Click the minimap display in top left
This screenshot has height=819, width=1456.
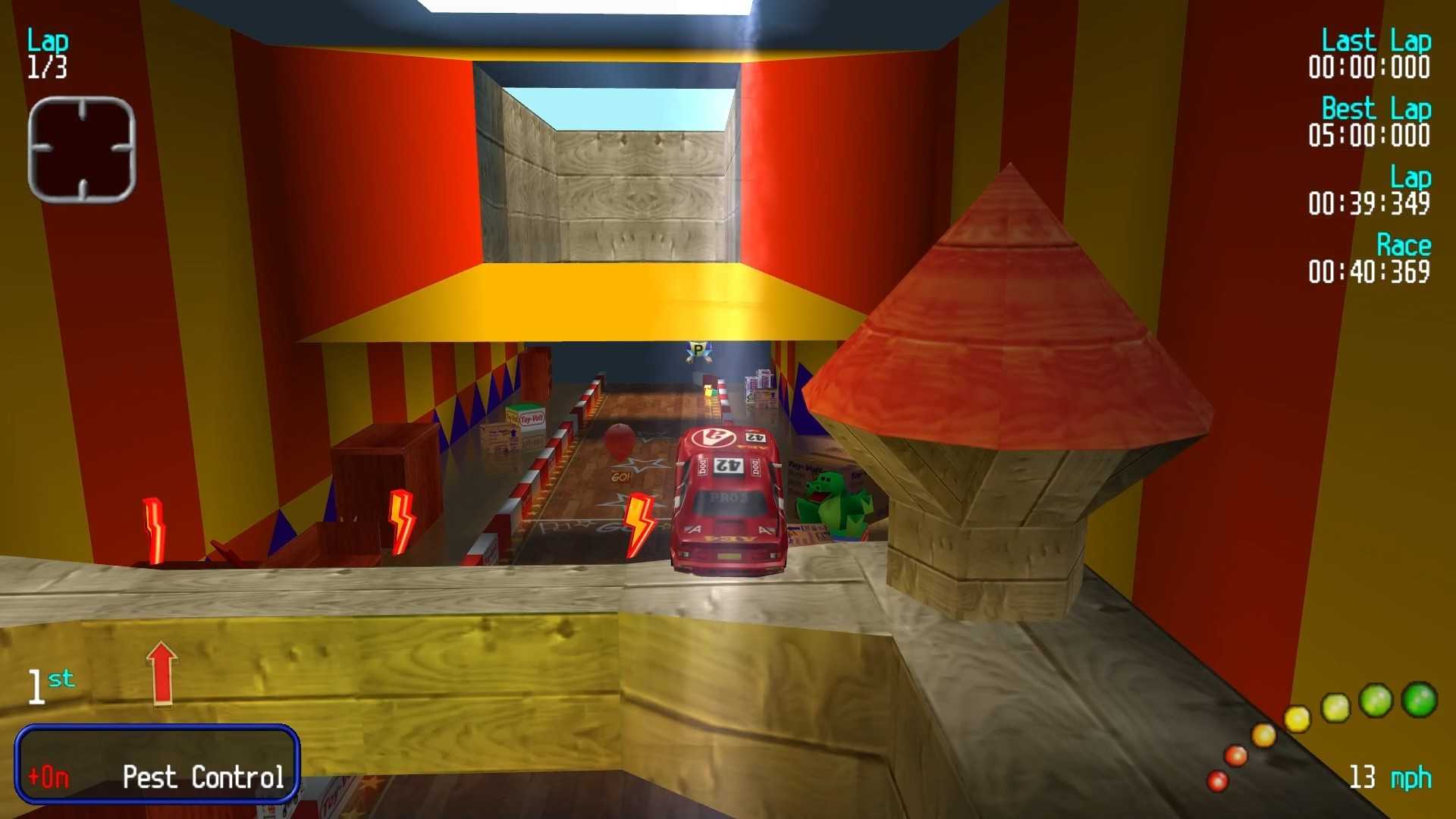pyautogui.click(x=81, y=148)
